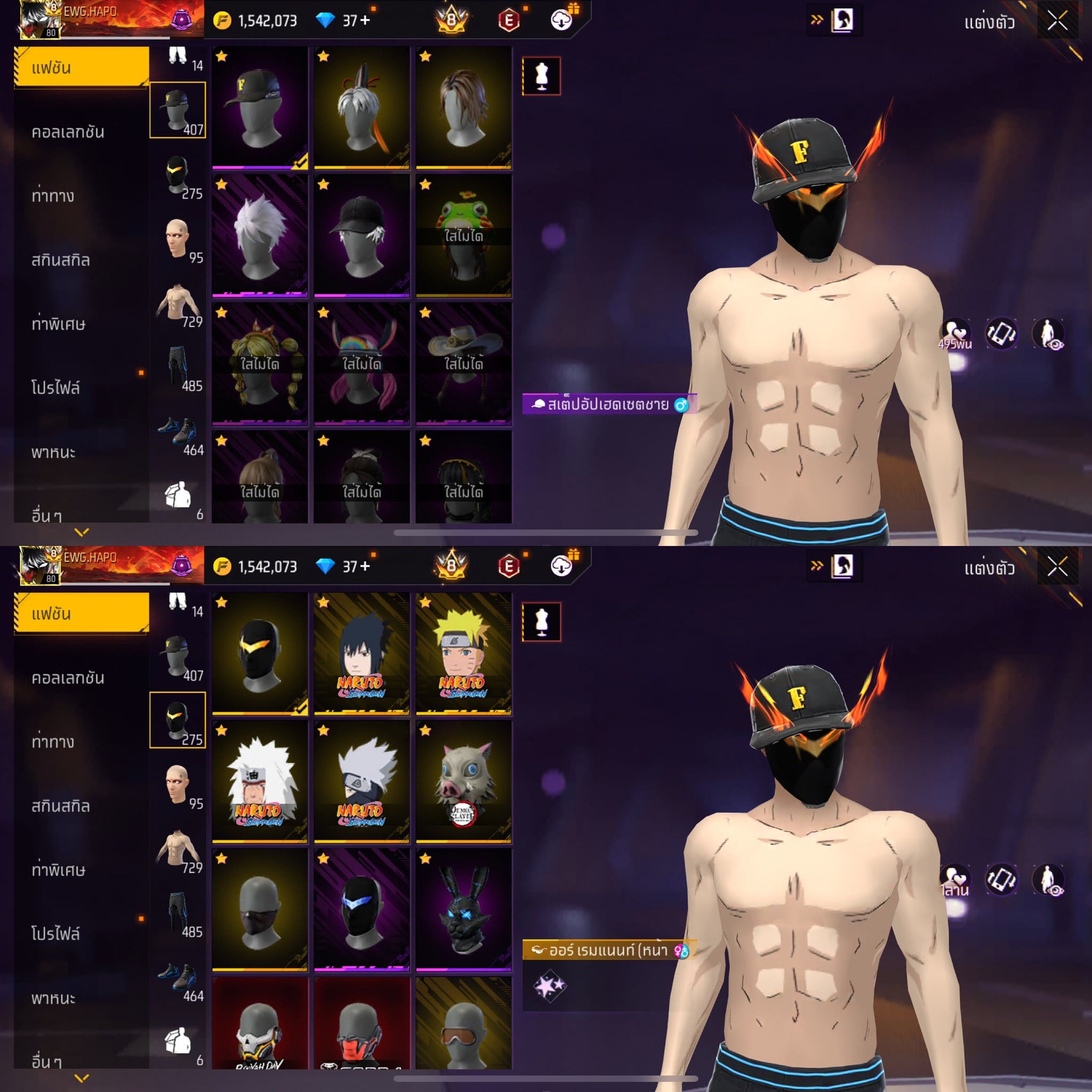This screenshot has height=1092, width=1092.
Task: Choose the white-haired Jiraiya head item
Action: click(x=260, y=781)
